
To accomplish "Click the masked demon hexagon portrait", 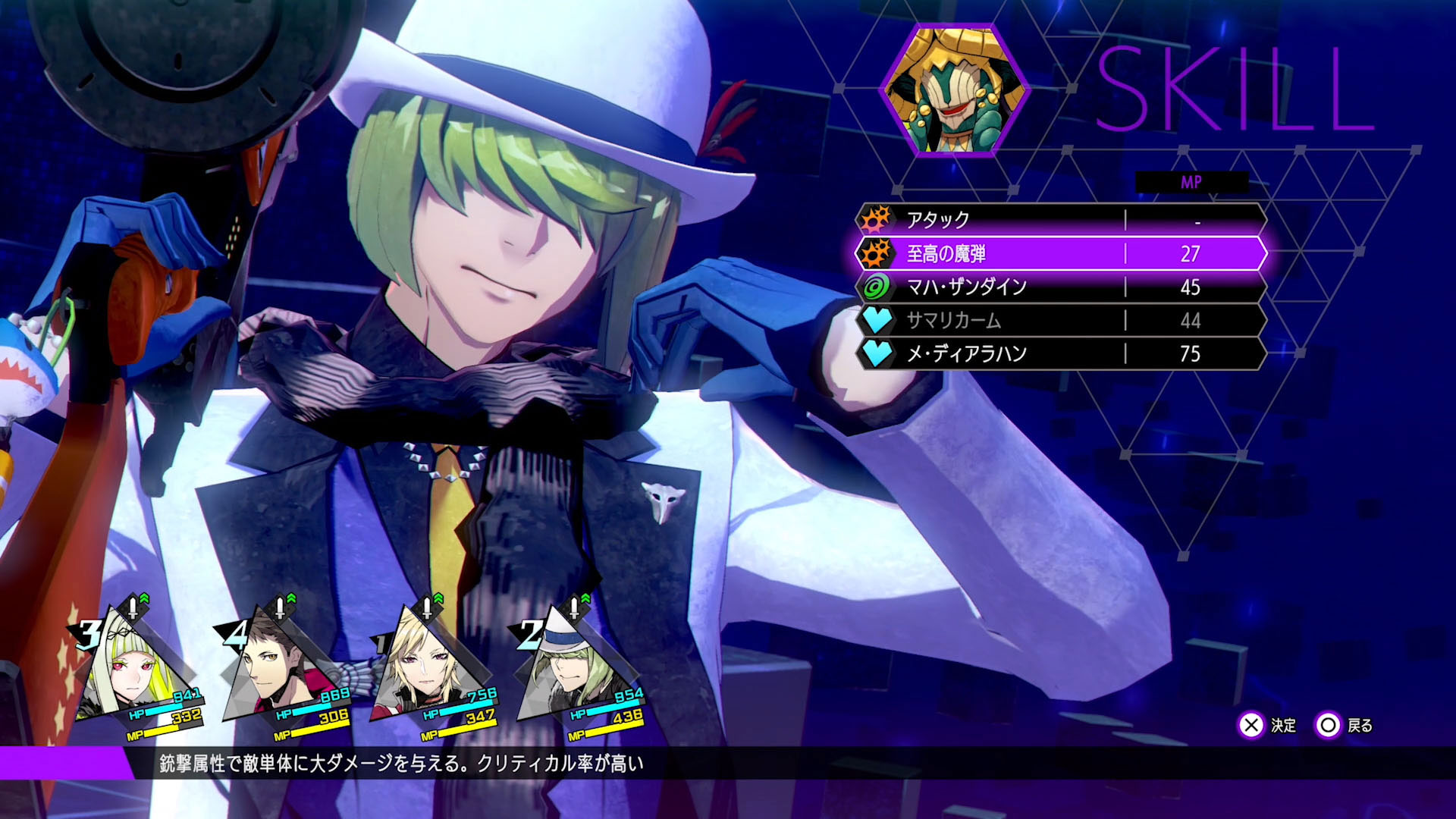I will click(954, 91).
